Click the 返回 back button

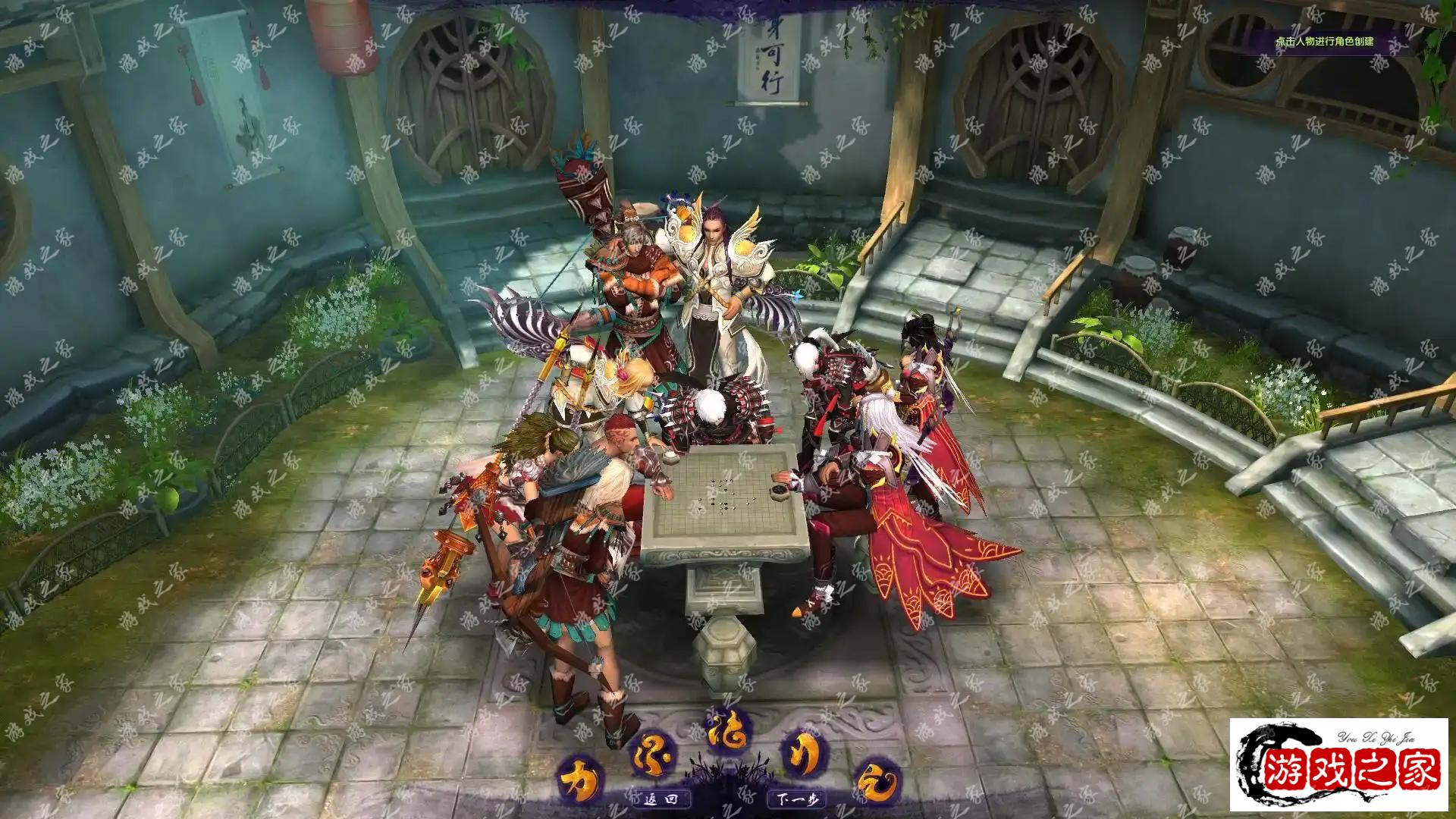point(658,799)
